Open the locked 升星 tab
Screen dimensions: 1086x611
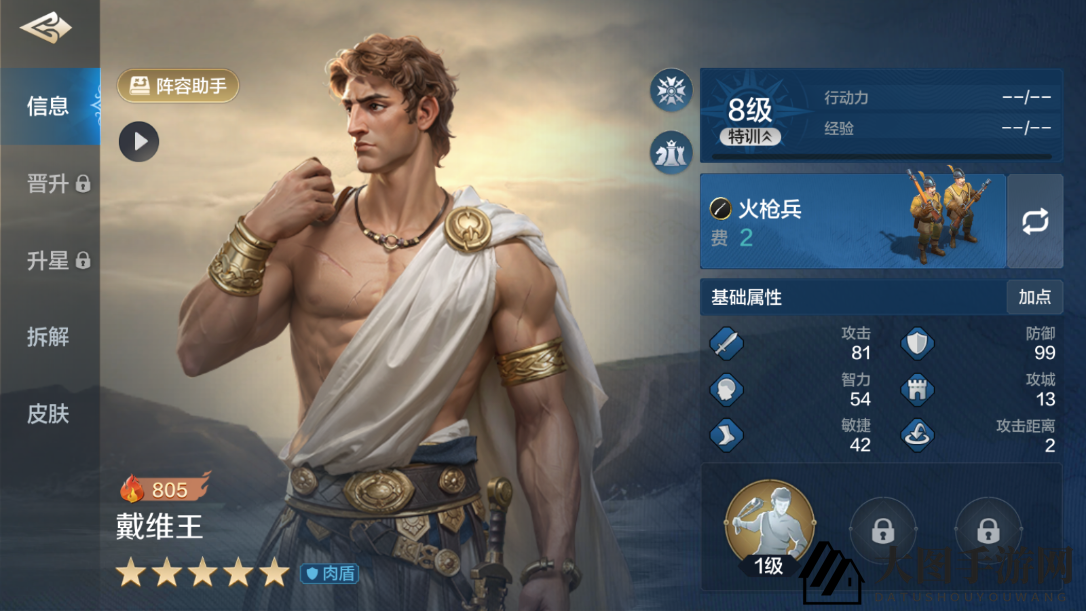click(57, 261)
